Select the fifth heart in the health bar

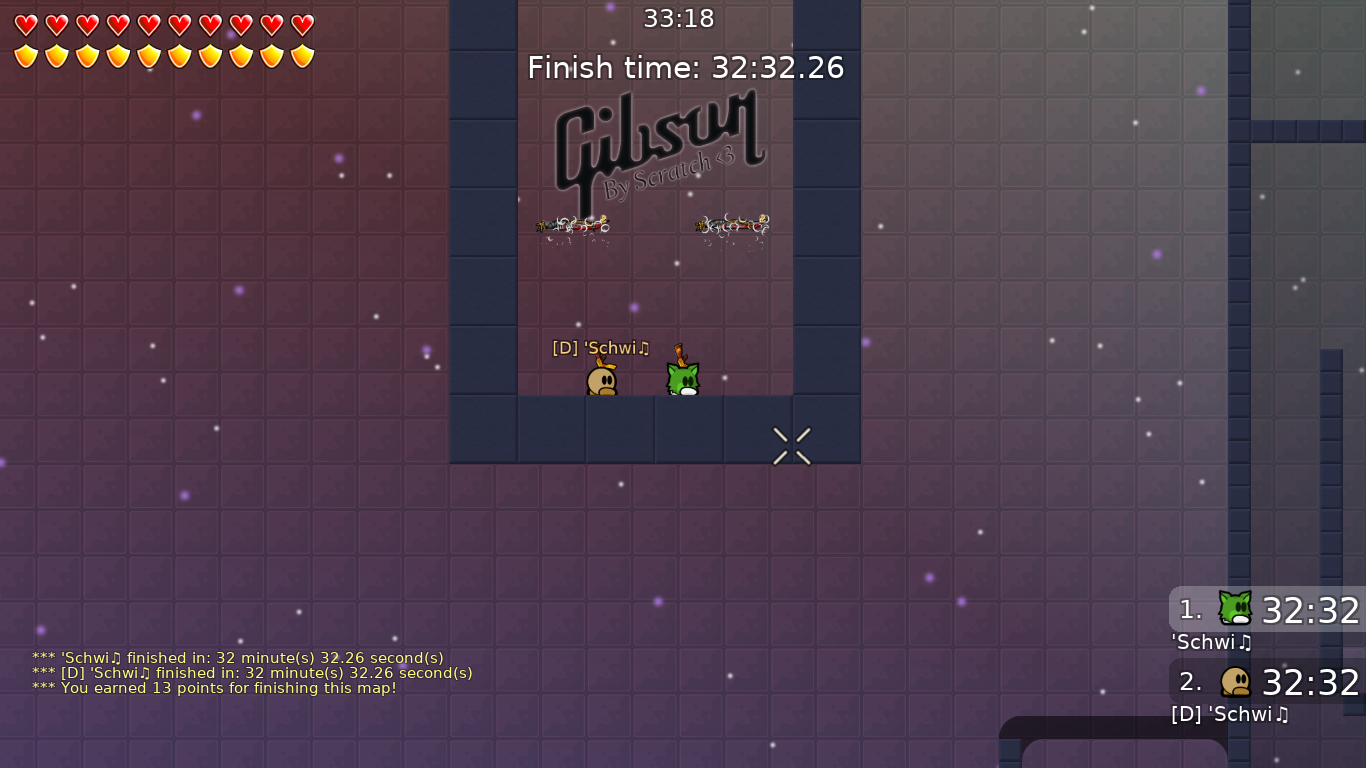(x=147, y=27)
